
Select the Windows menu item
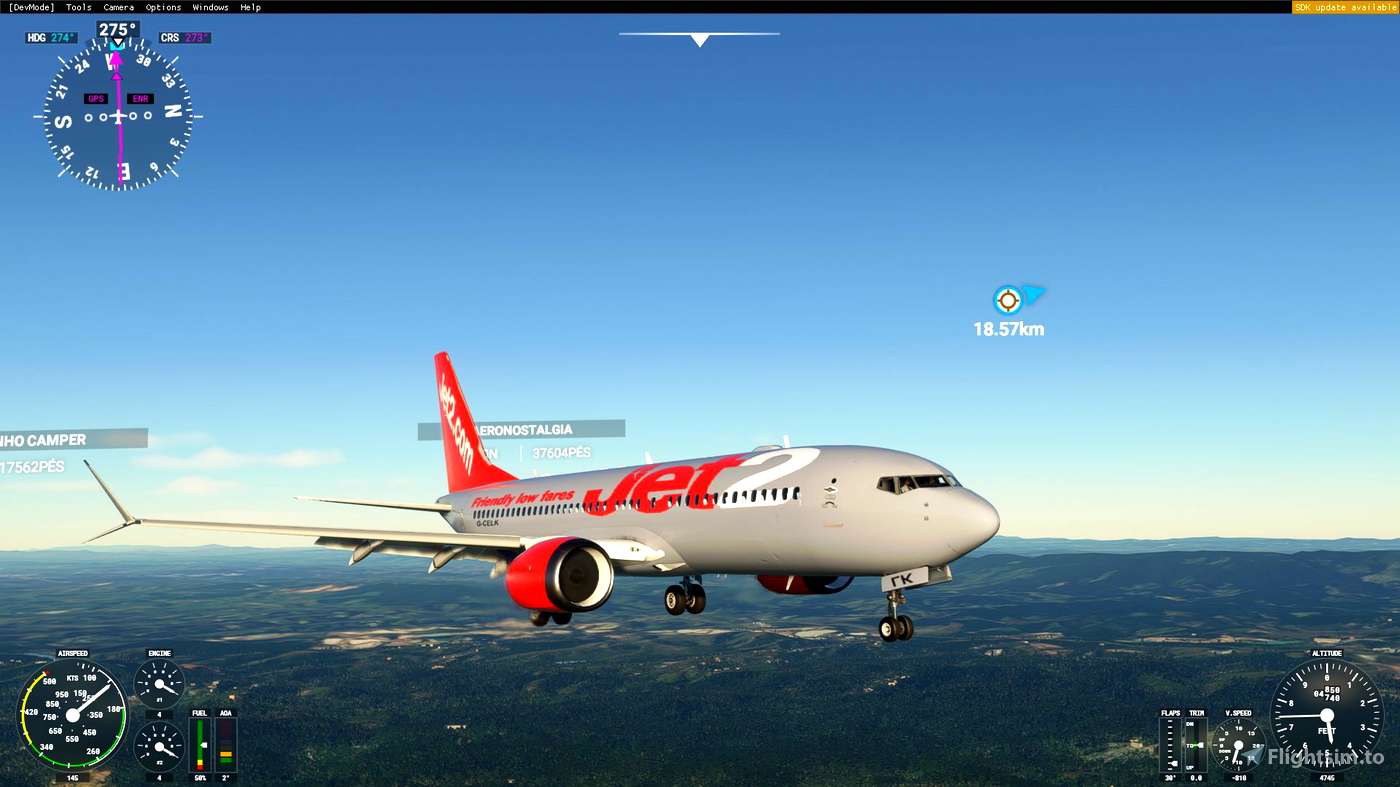pyautogui.click(x=210, y=6)
